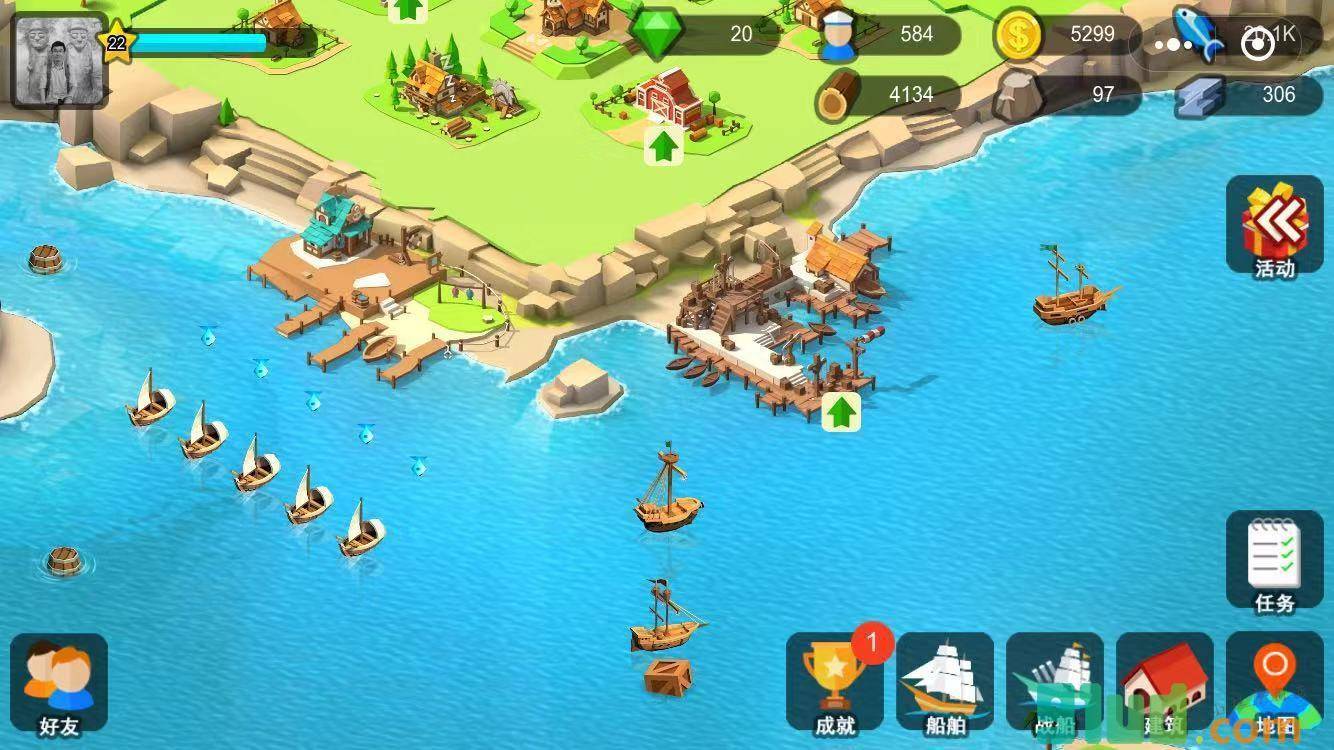The height and width of the screenshot is (750, 1334).
Task: Open the 任务 task checklist
Action: pyautogui.click(x=1274, y=560)
